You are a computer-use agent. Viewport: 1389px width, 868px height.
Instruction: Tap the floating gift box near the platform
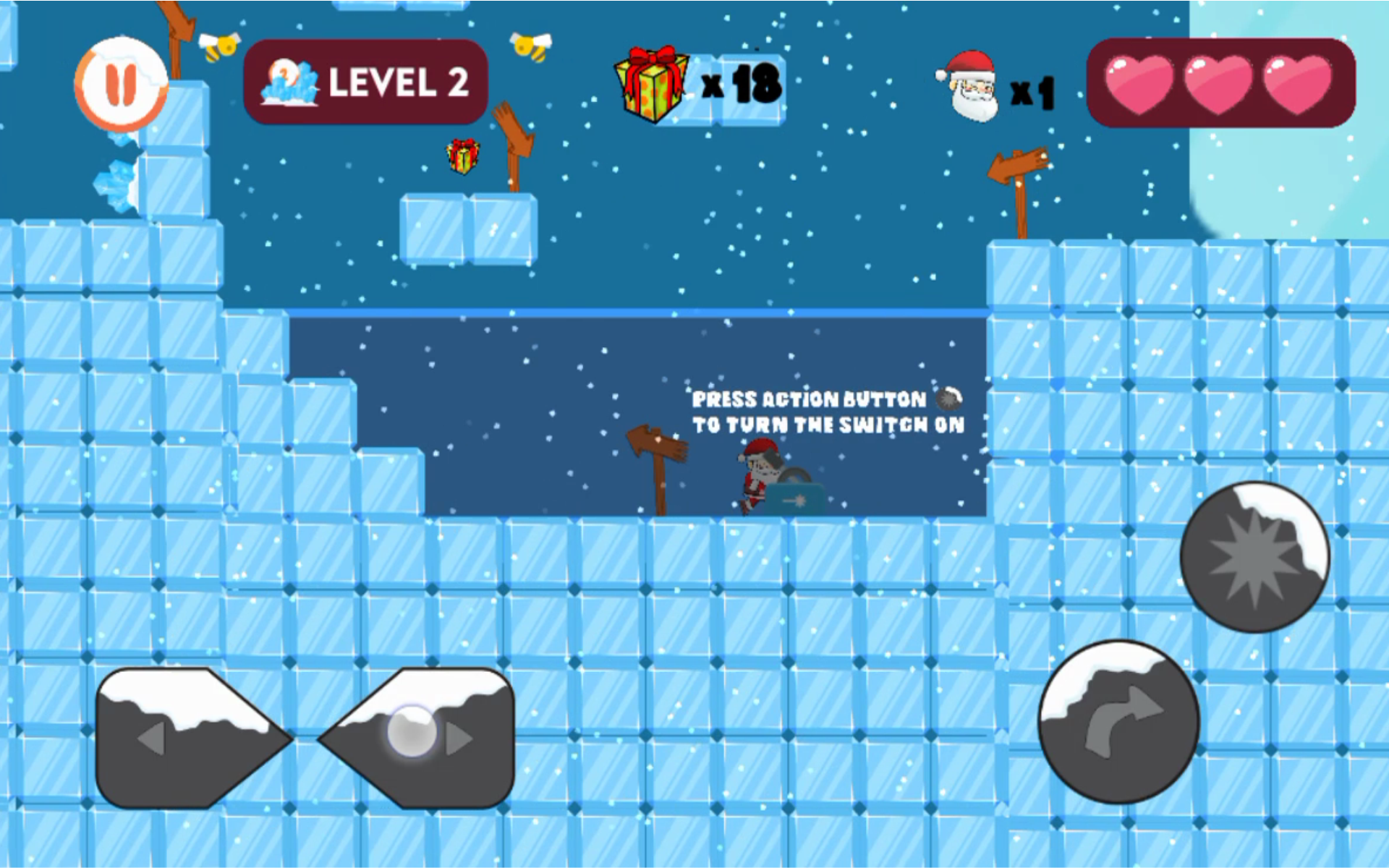click(462, 156)
